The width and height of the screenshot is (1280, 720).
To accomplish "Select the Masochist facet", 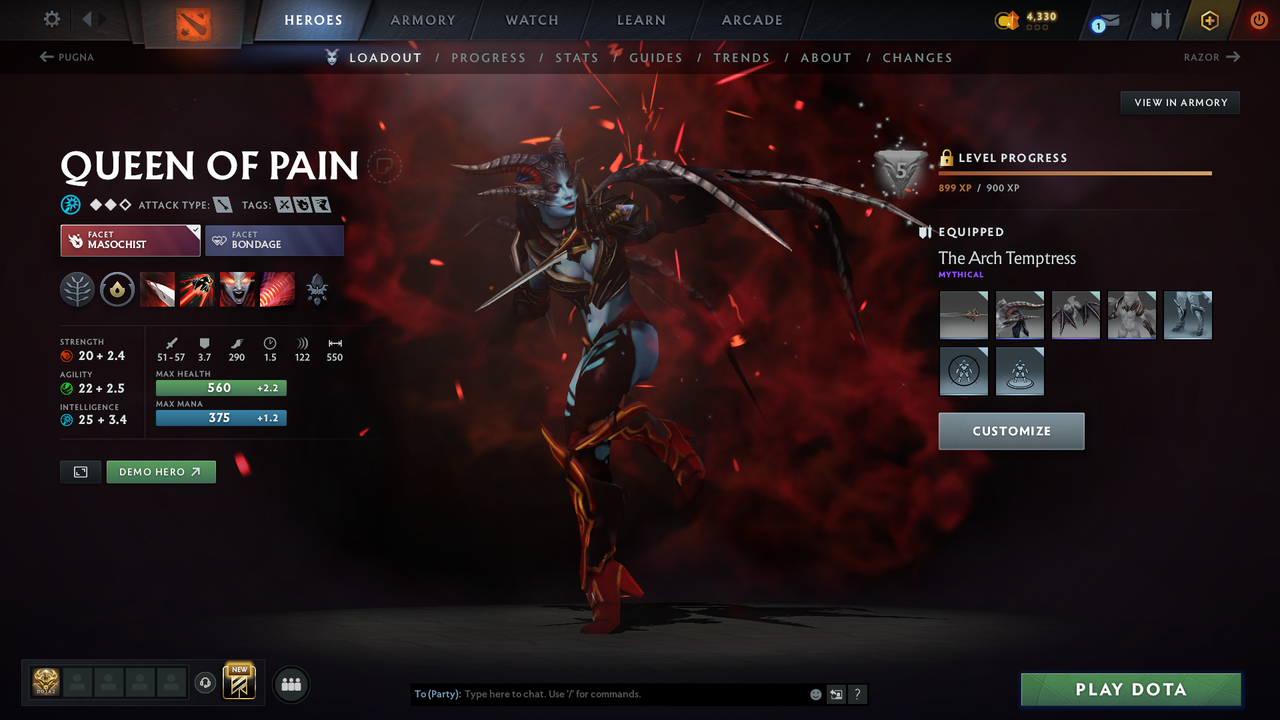I will (130, 240).
